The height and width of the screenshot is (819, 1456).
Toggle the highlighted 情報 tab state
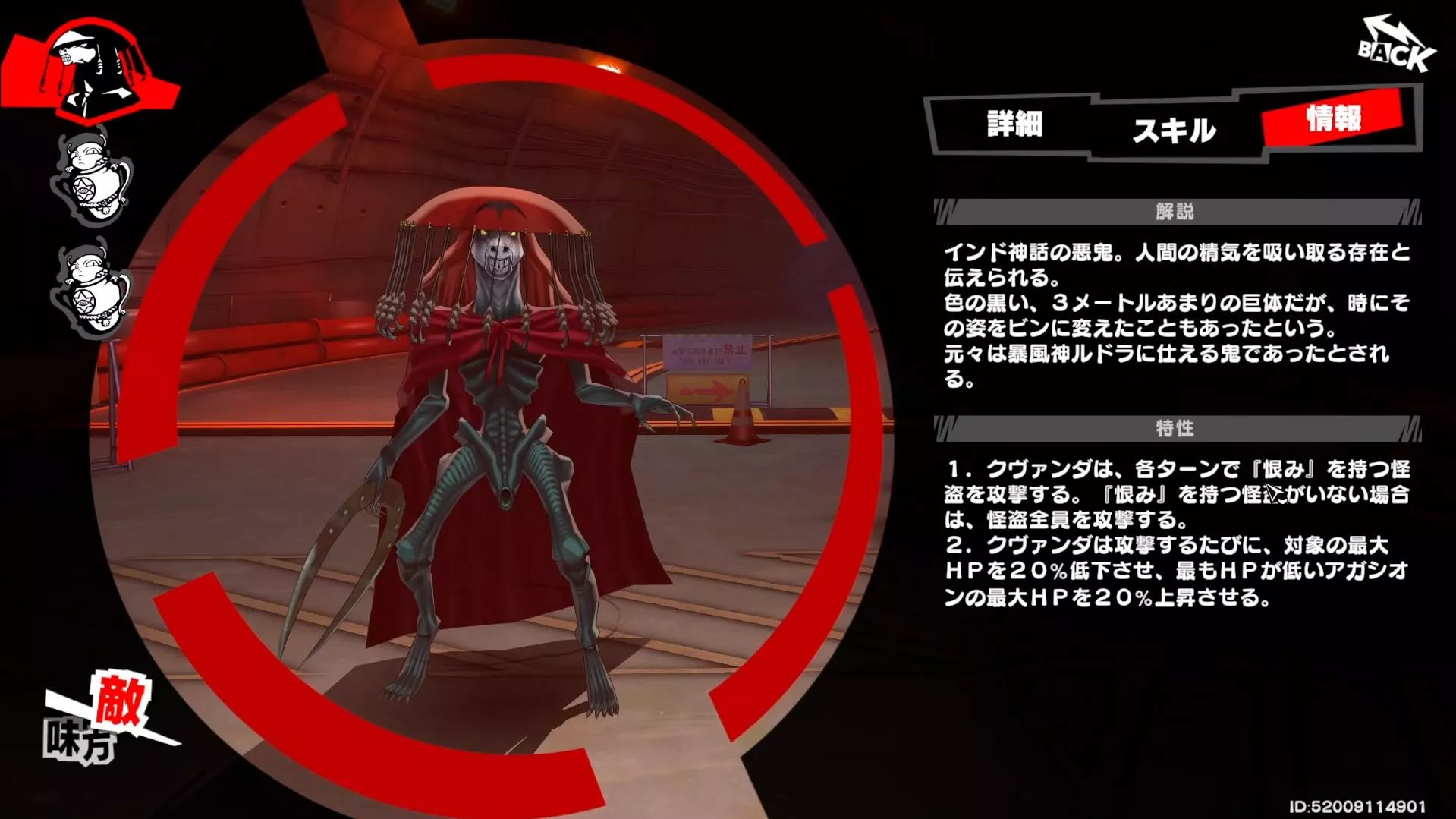click(1334, 118)
